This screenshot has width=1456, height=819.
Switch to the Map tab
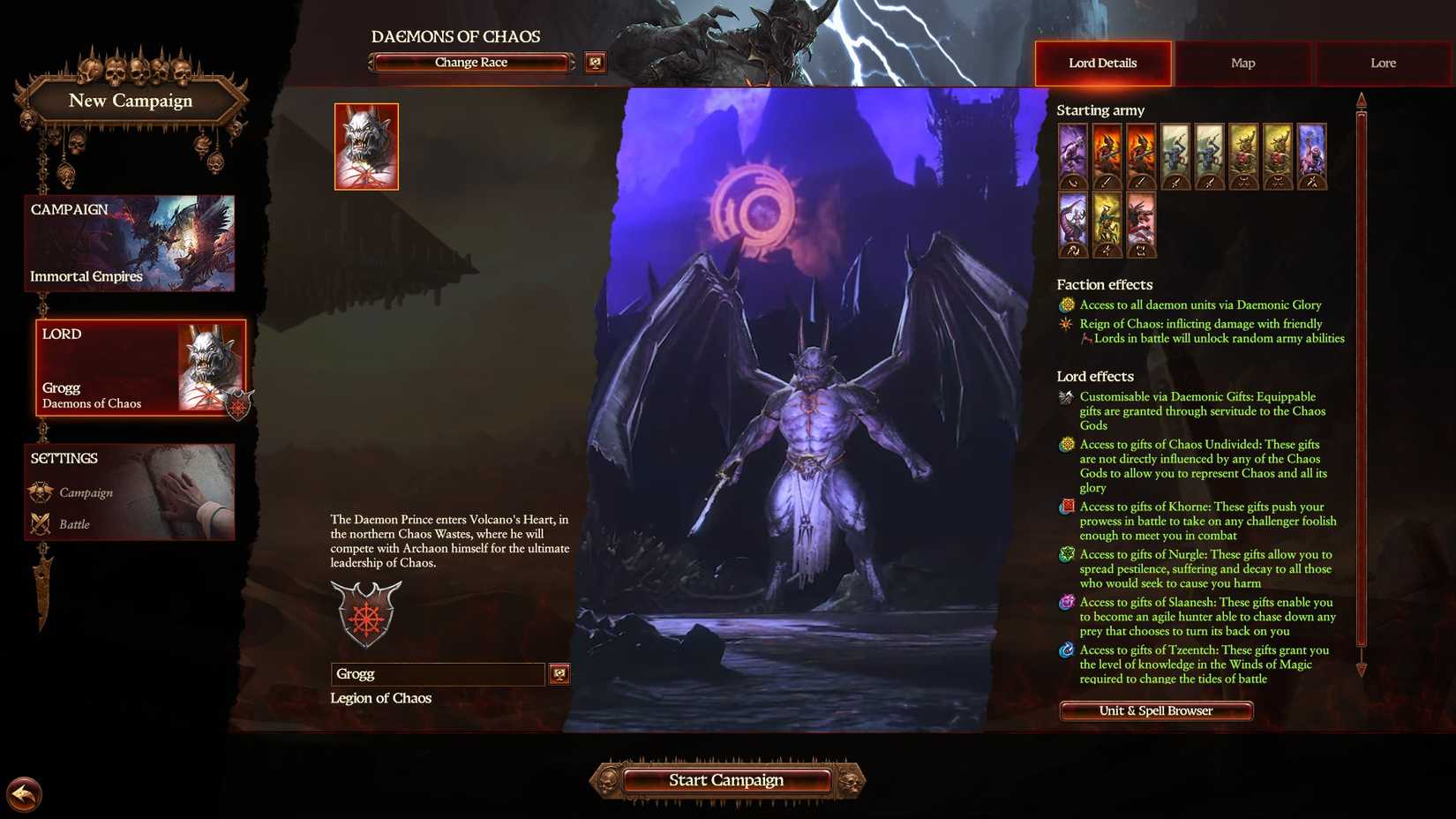1242,63
